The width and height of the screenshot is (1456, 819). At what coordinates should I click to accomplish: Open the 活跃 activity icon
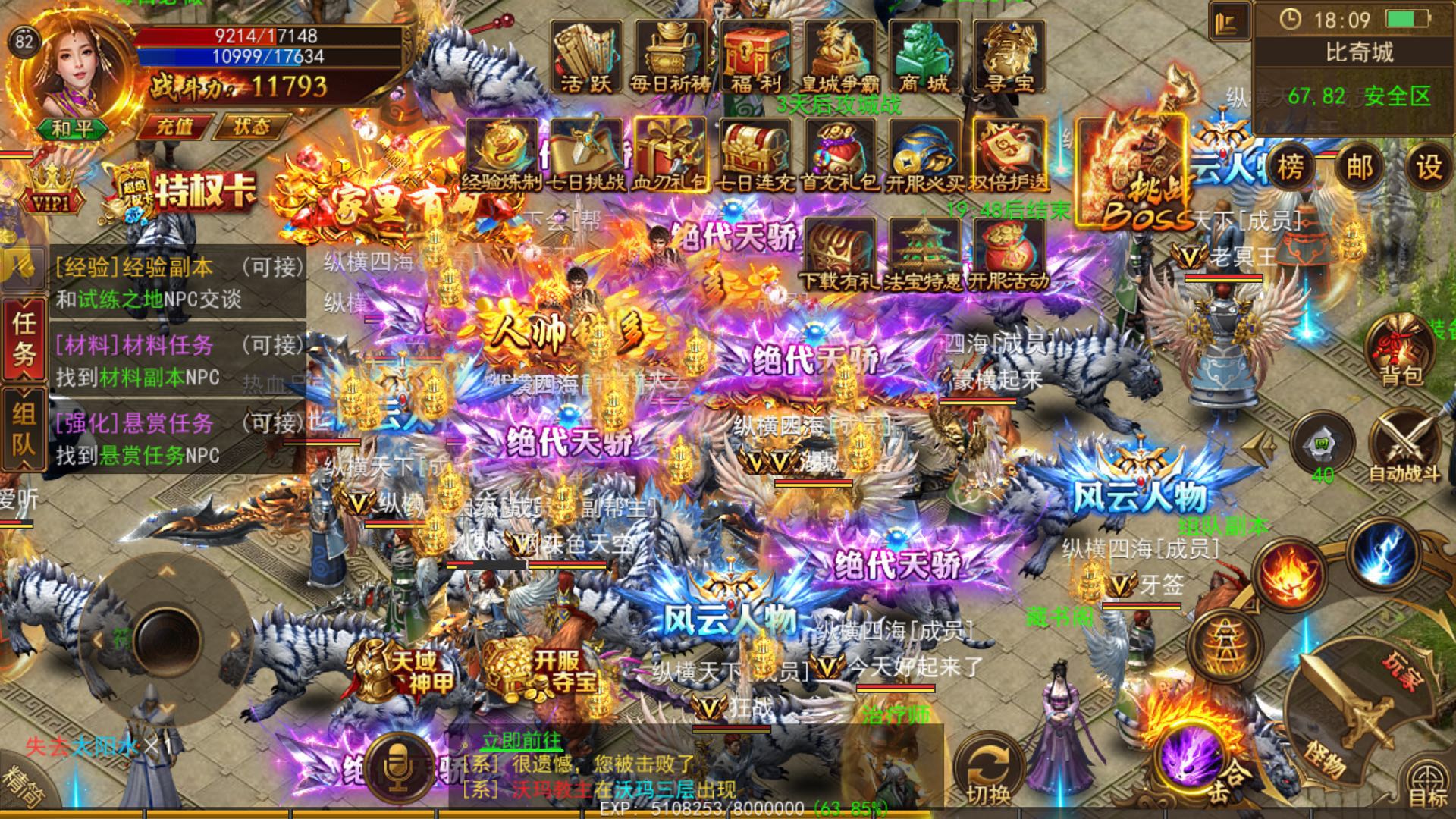coord(585,58)
